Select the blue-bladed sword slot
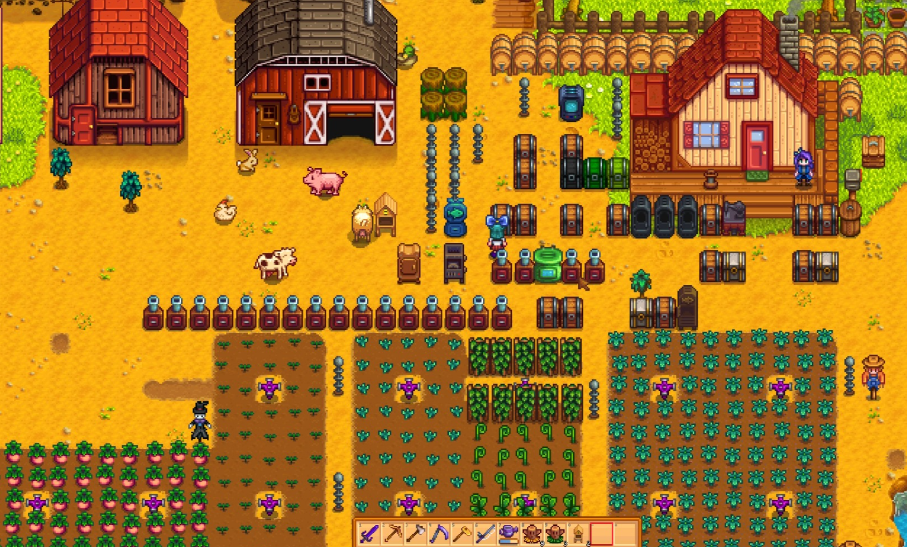 tap(485, 533)
